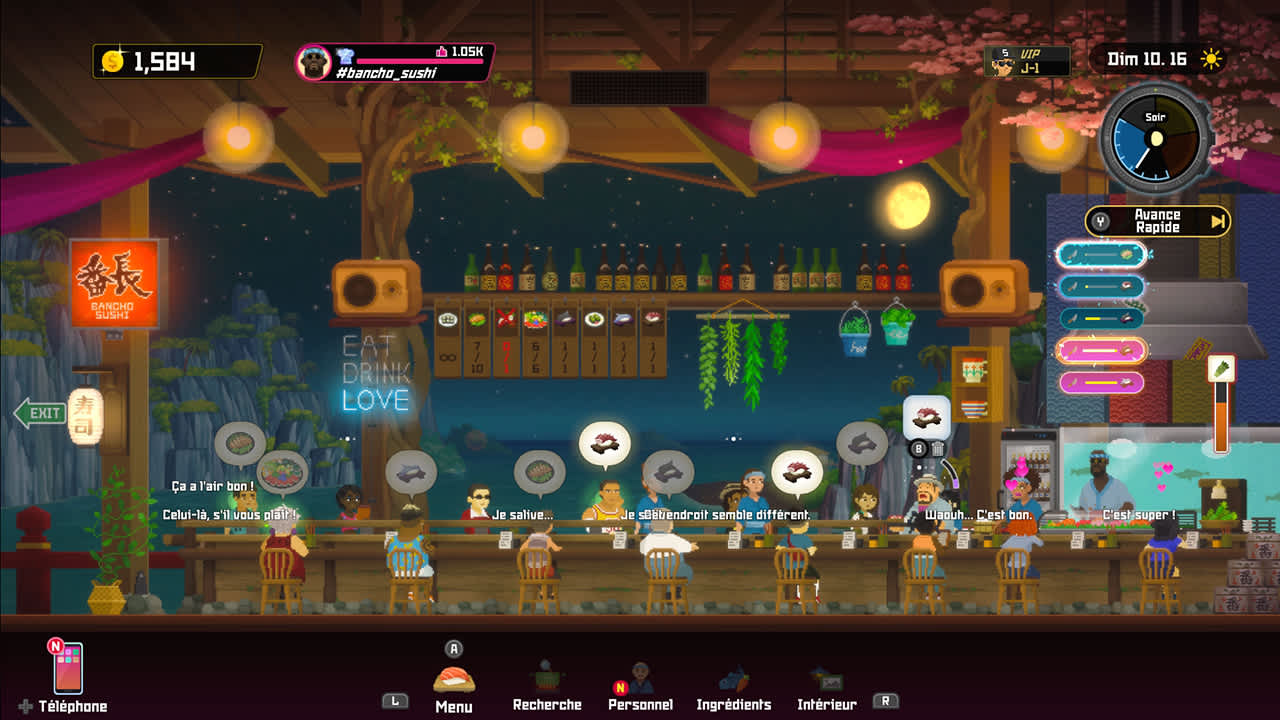Show the Ingrédients tab
1280x720 pixels.
click(734, 684)
